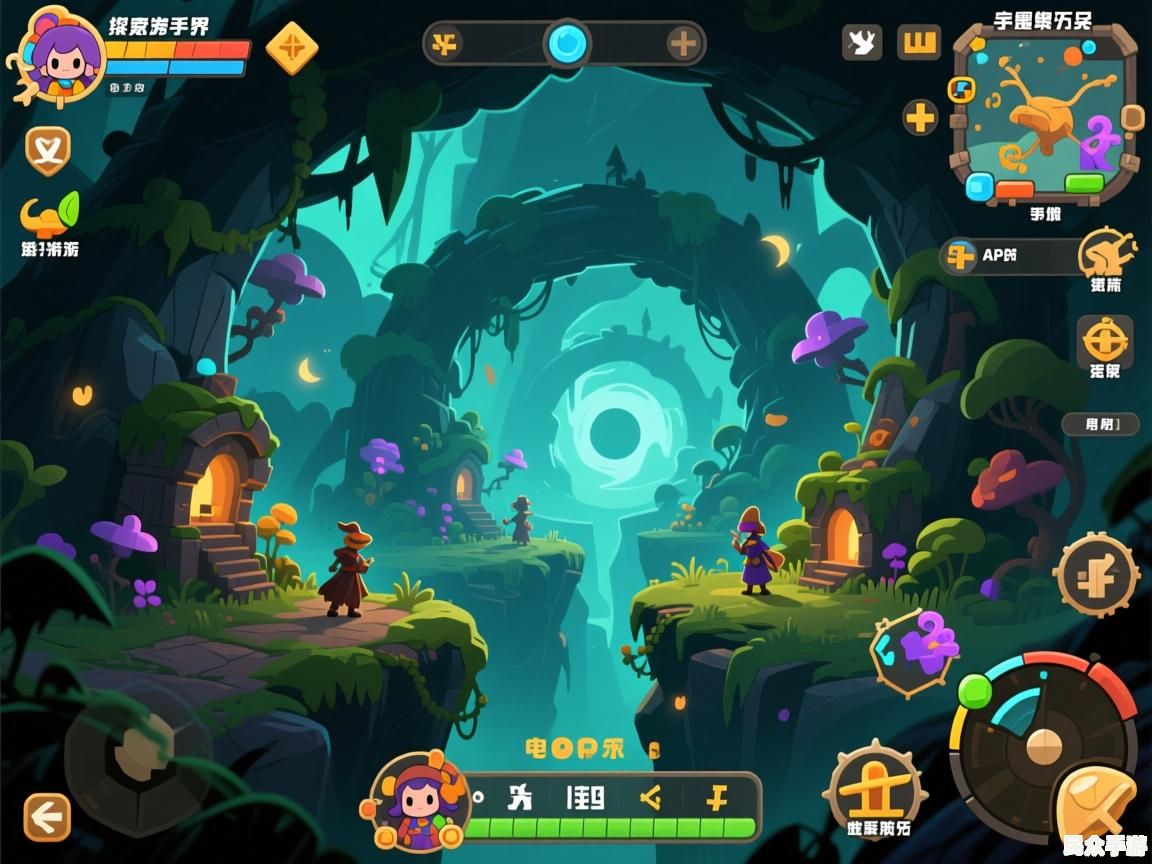Tap the orange diamond button
This screenshot has width=1152, height=864.
coord(292,47)
